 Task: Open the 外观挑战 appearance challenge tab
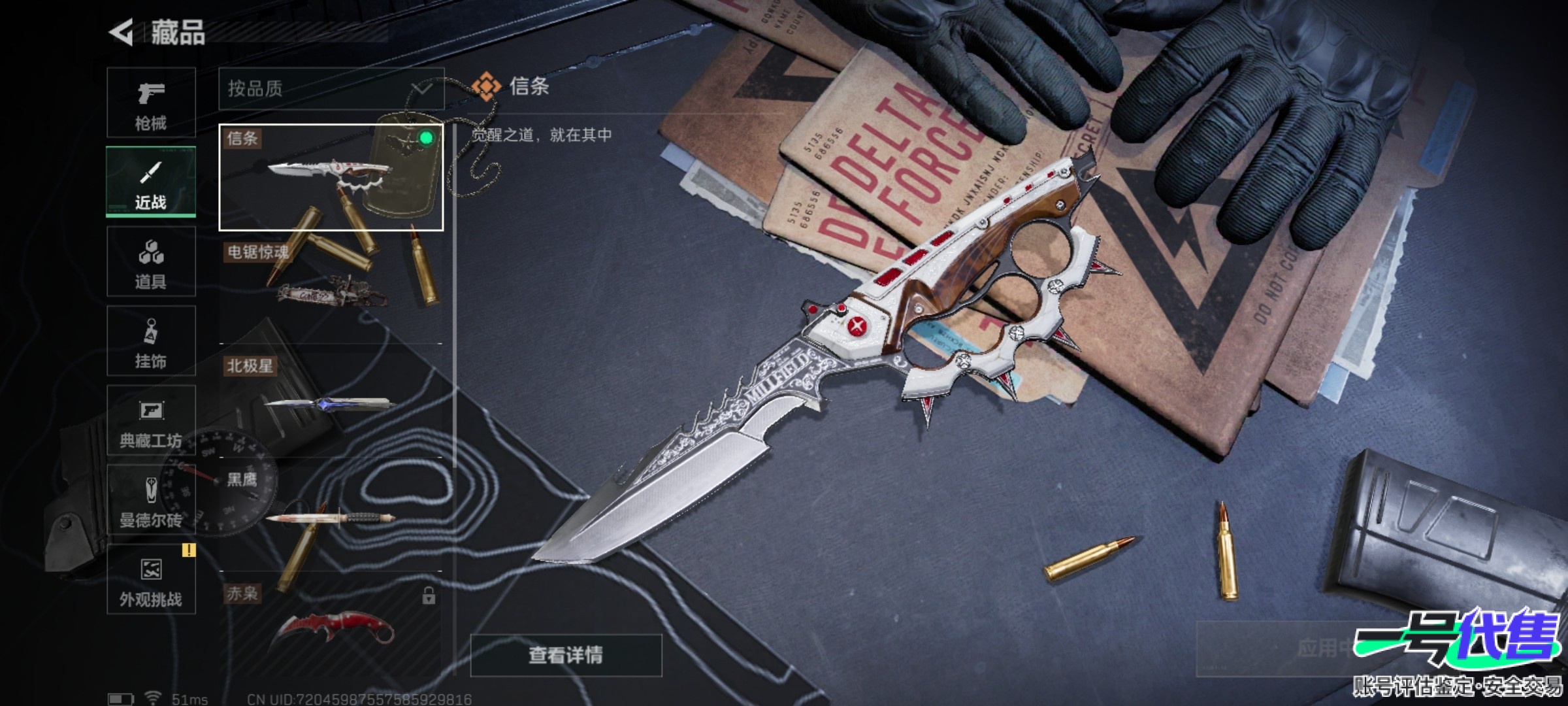pyautogui.click(x=151, y=580)
